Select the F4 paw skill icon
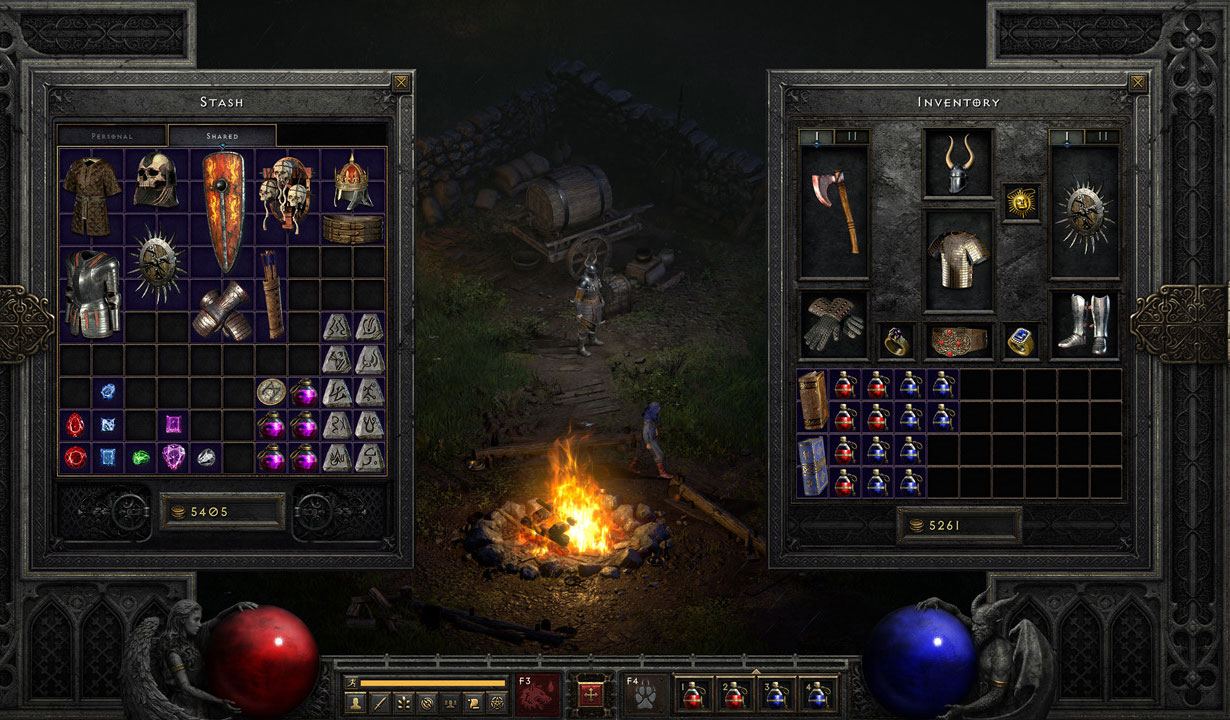The width and height of the screenshot is (1230, 720). (x=646, y=693)
